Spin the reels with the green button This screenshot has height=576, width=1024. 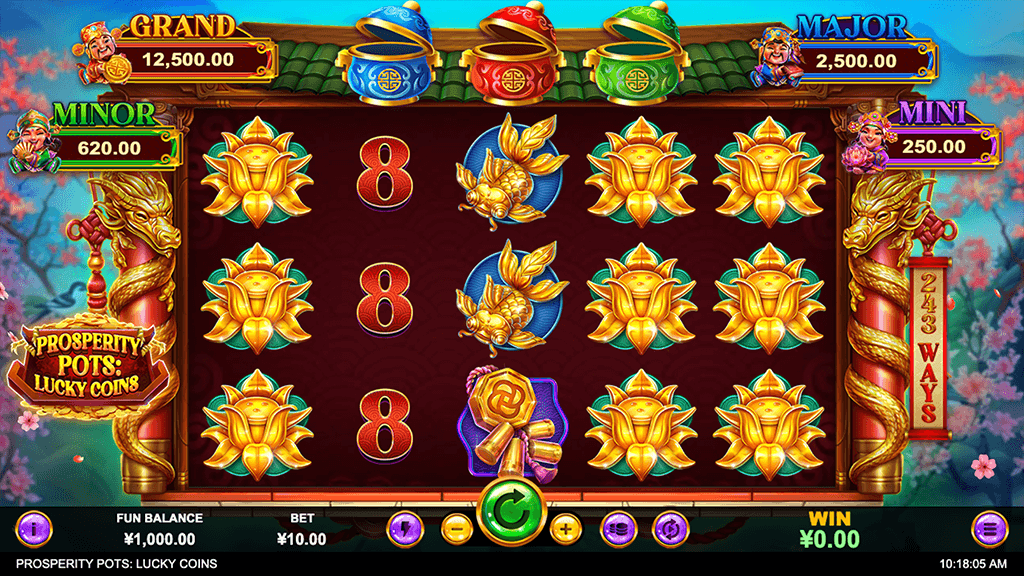click(x=511, y=514)
